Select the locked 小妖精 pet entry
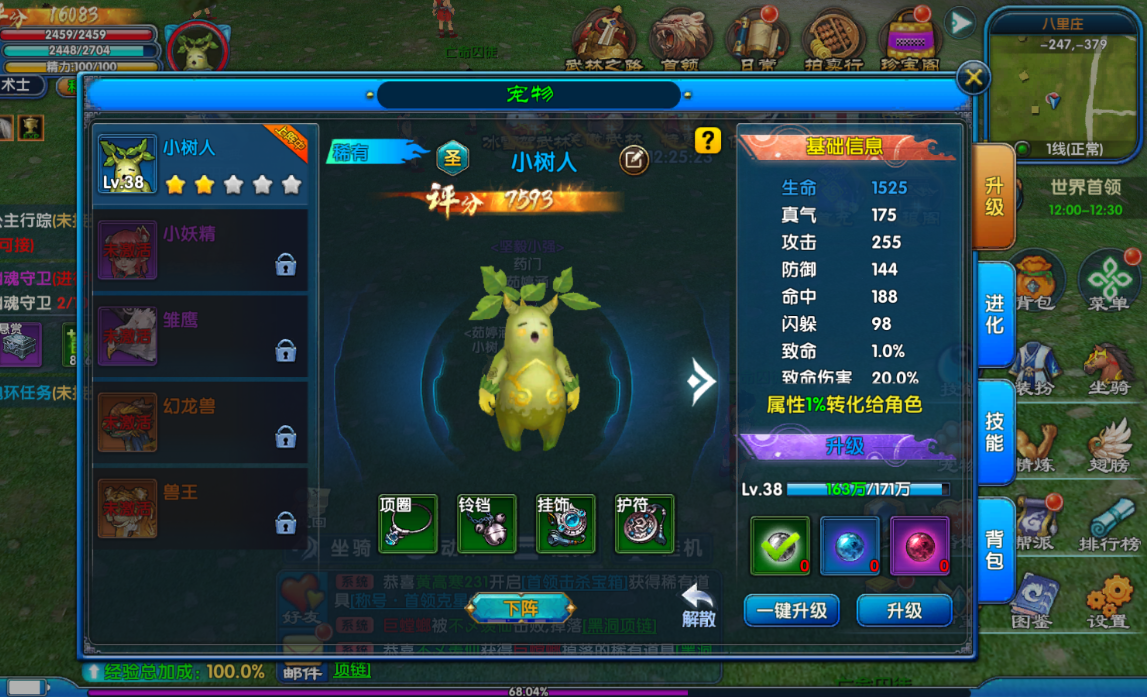The image size is (1147, 697). (x=200, y=250)
